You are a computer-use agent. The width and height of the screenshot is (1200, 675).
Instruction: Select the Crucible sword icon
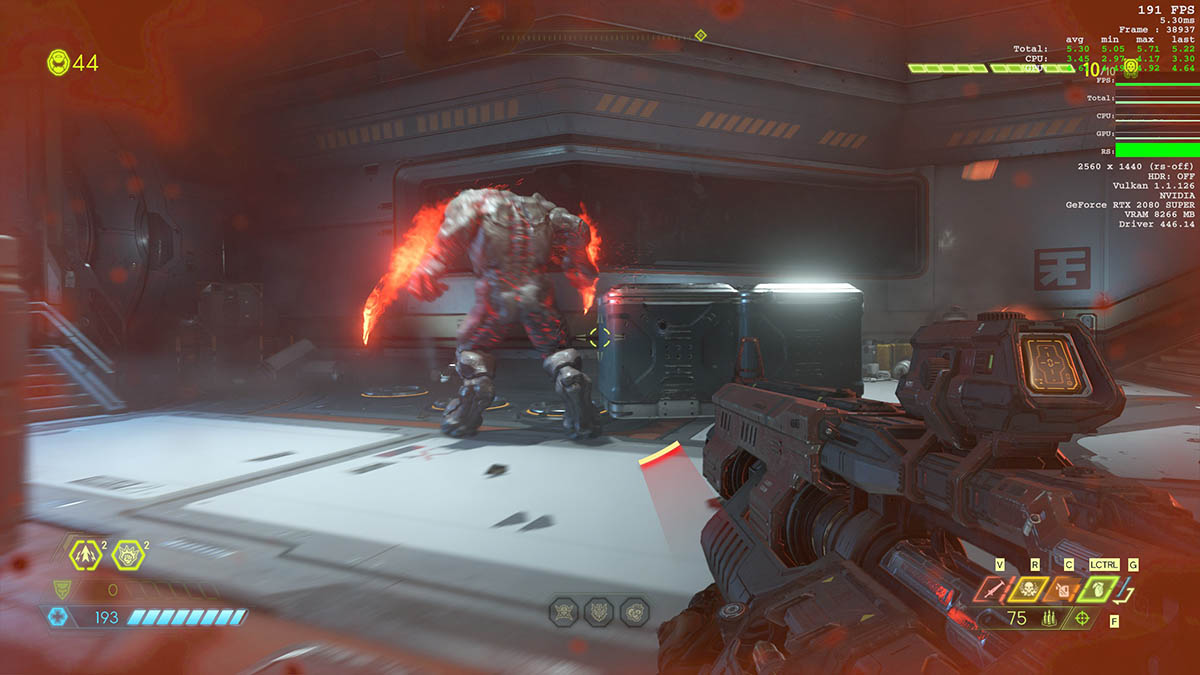(992, 589)
